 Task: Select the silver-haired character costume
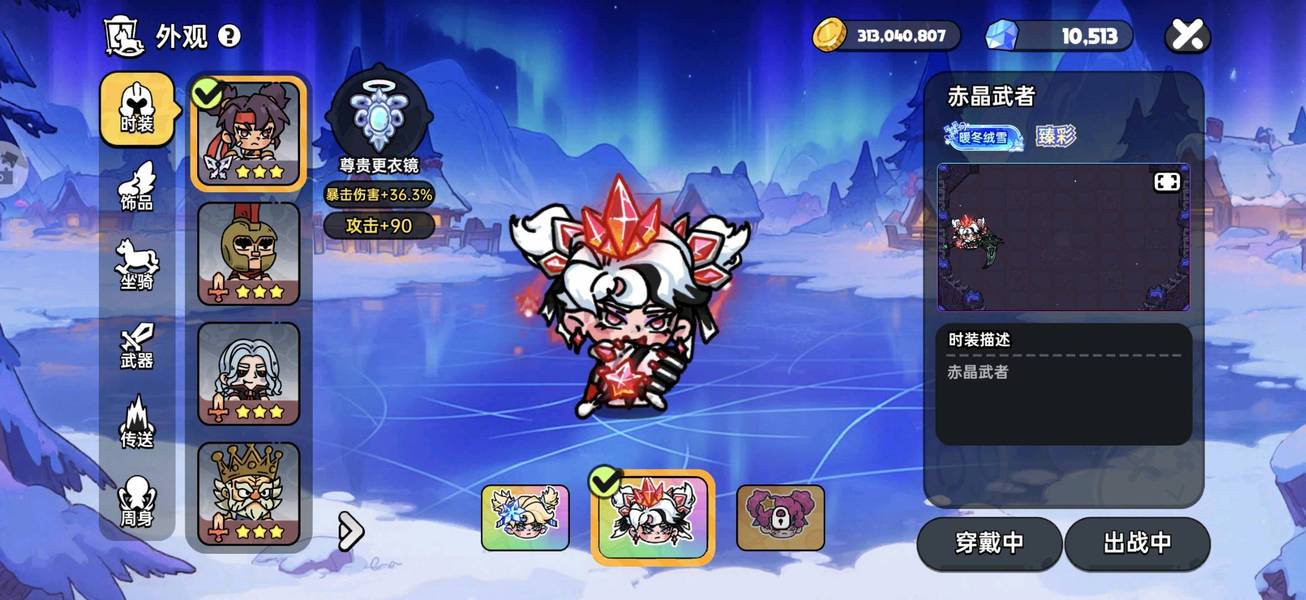(249, 373)
